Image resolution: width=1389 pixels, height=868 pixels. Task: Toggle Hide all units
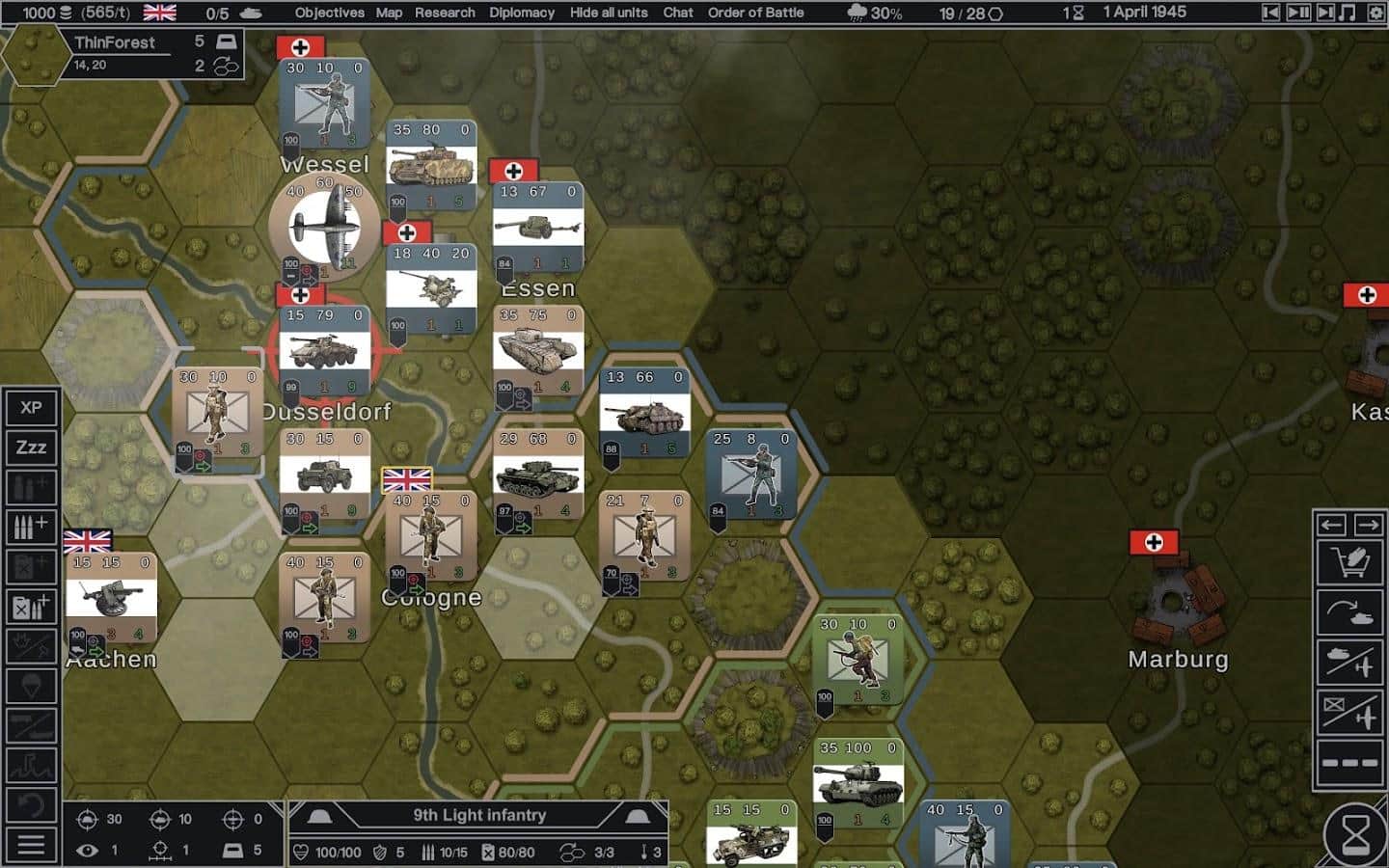click(609, 13)
